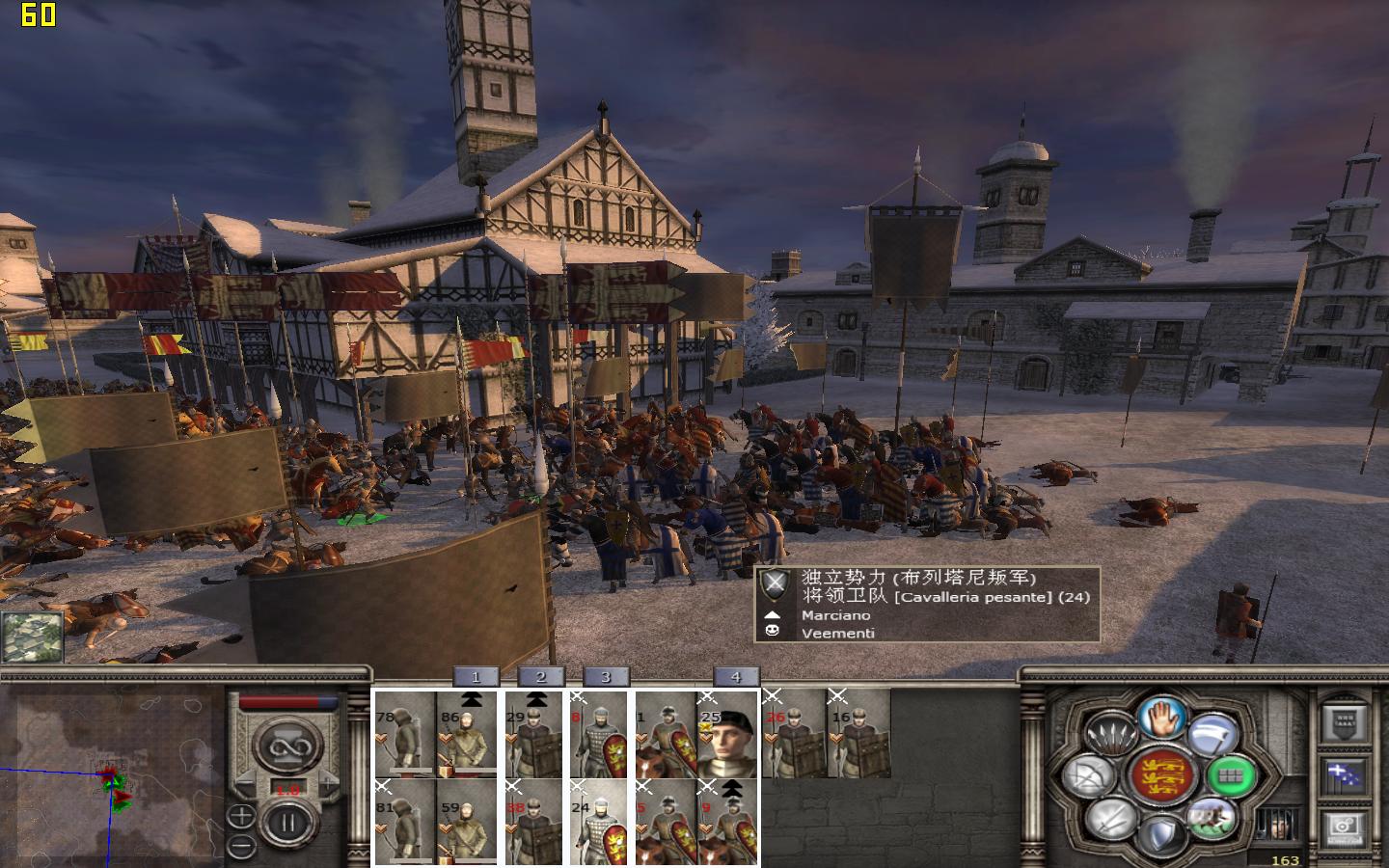This screenshot has height=868, width=1389.
Task: Select the general's unit card with 25 men
Action: 728,733
